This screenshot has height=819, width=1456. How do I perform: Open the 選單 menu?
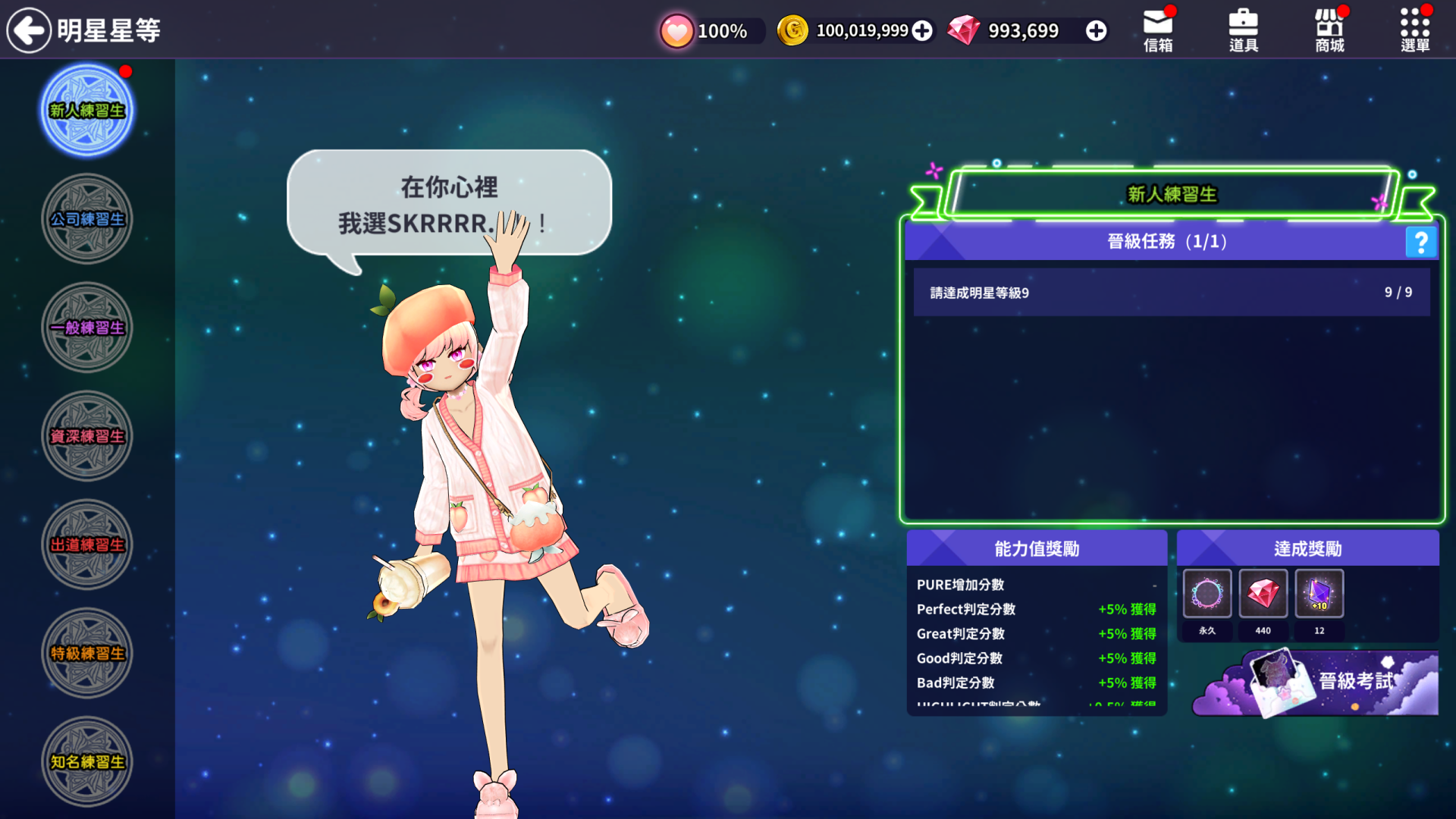click(x=1415, y=30)
